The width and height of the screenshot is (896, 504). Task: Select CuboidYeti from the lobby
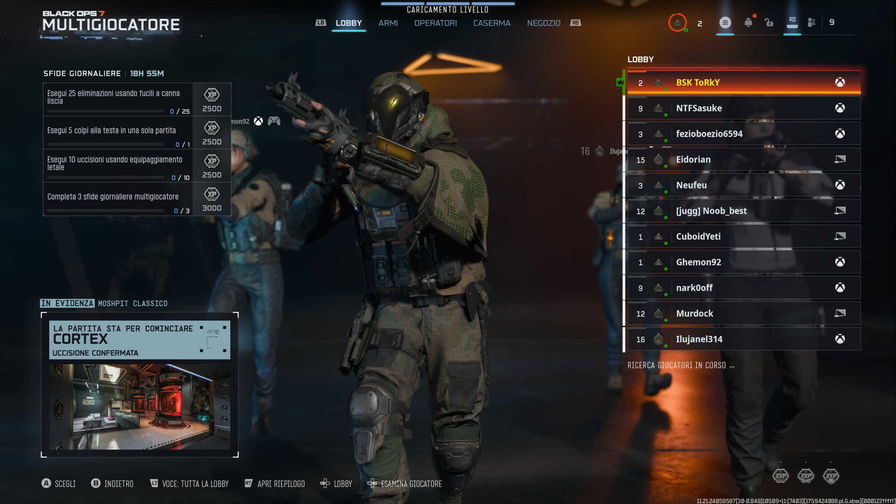point(740,237)
